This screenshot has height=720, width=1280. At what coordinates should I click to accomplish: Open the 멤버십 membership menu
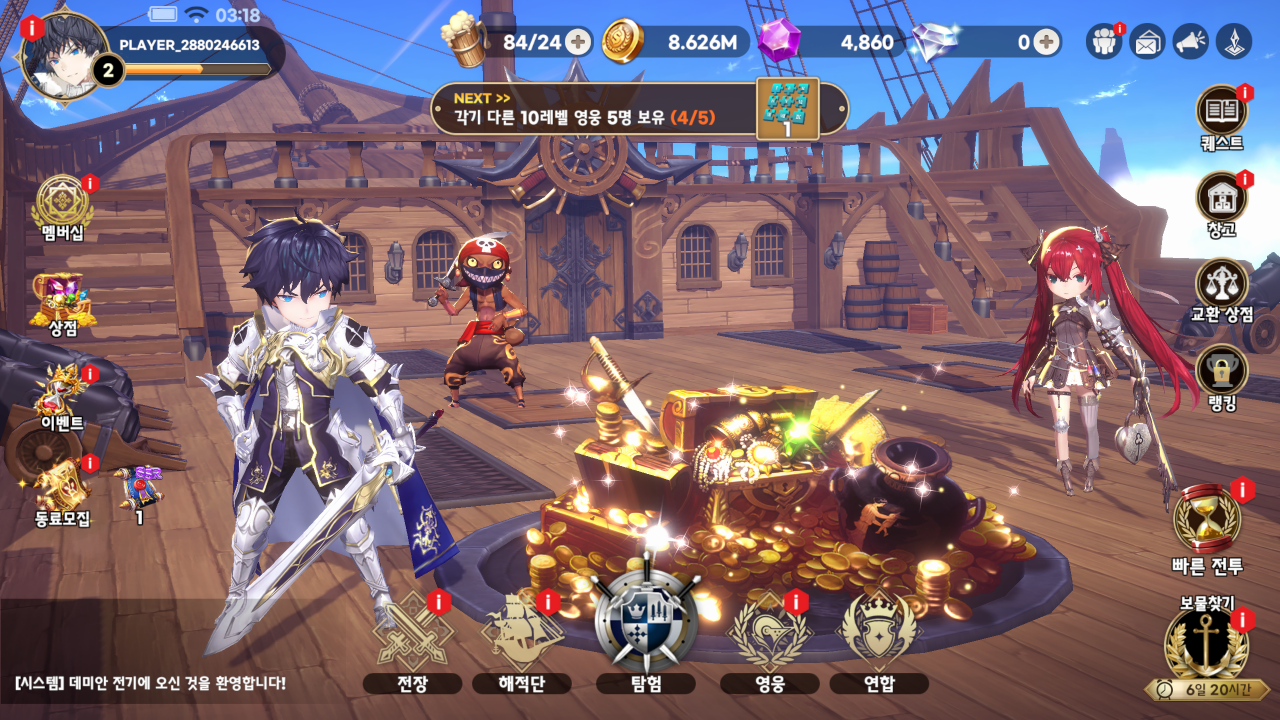(x=62, y=204)
